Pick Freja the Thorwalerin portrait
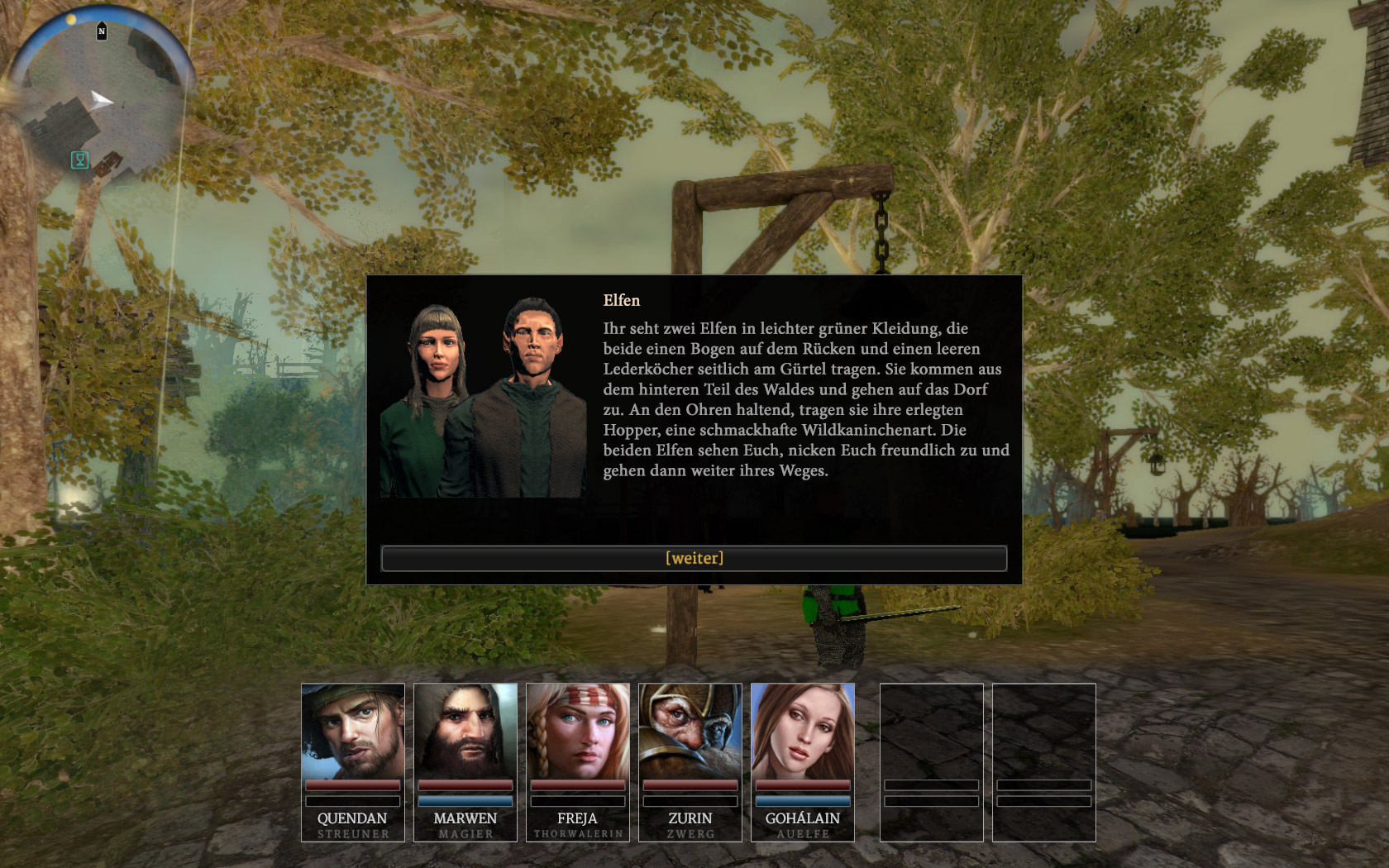 coord(578,731)
